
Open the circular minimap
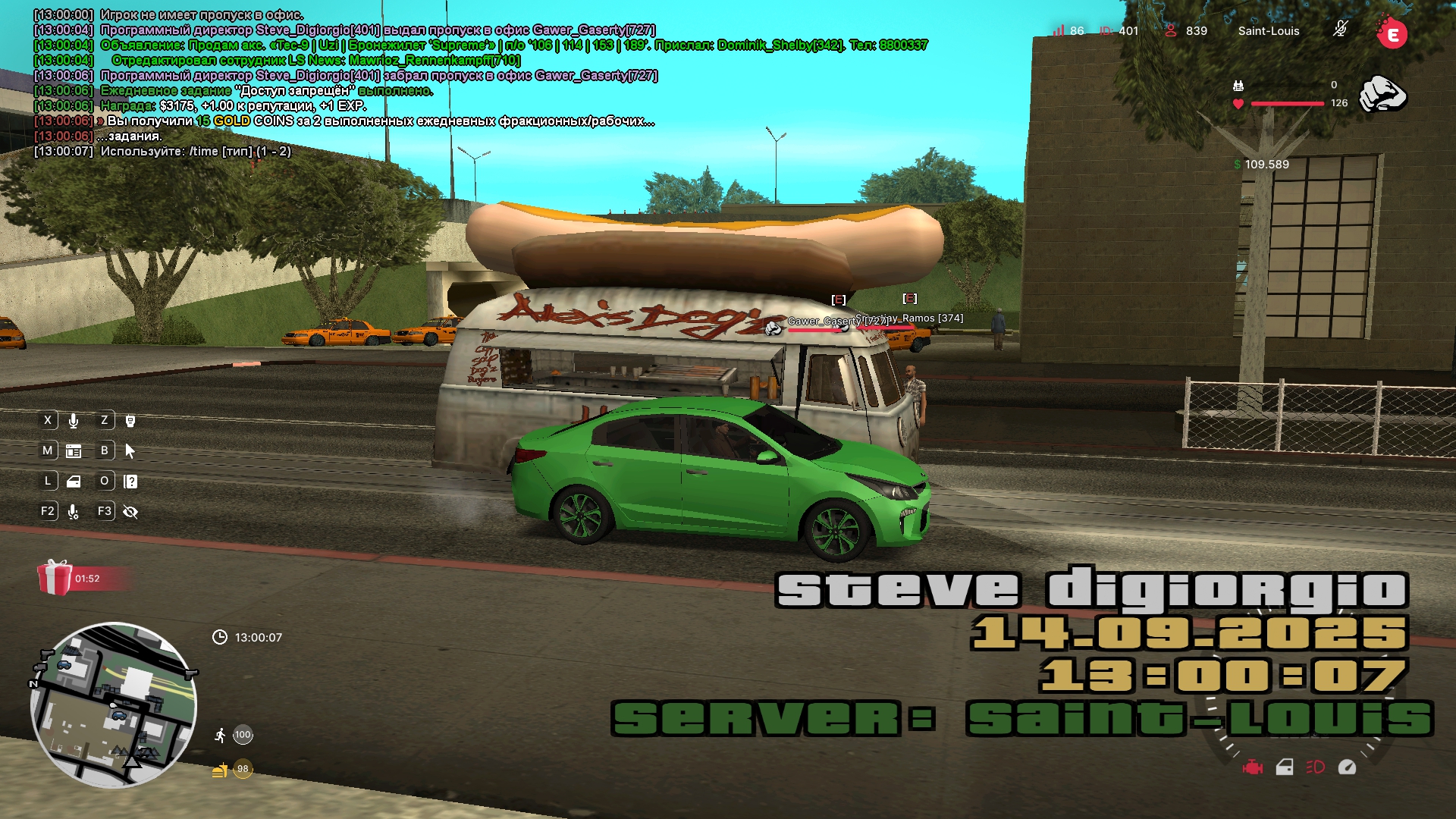pyautogui.click(x=114, y=705)
